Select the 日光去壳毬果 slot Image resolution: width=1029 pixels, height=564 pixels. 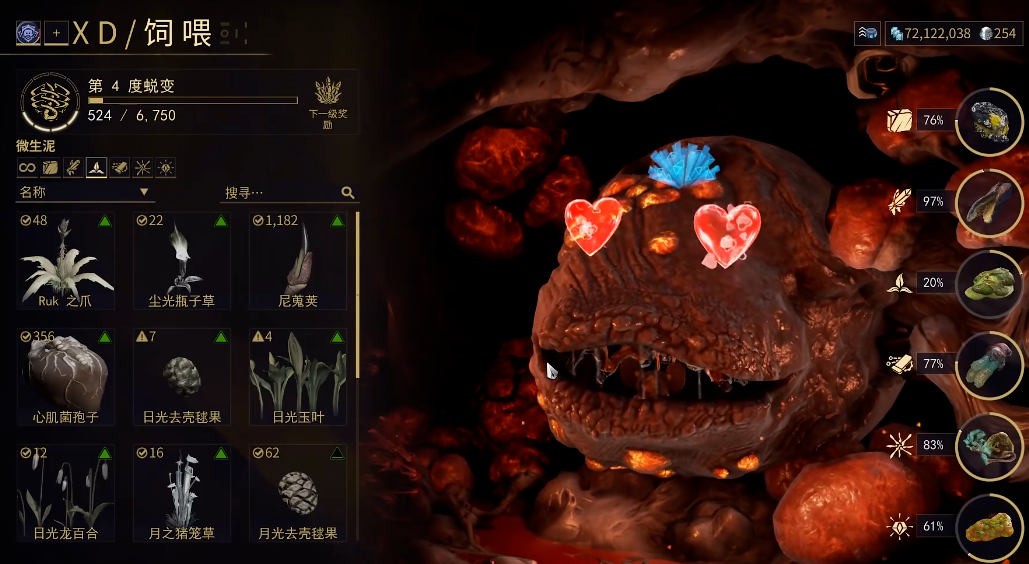click(x=182, y=377)
